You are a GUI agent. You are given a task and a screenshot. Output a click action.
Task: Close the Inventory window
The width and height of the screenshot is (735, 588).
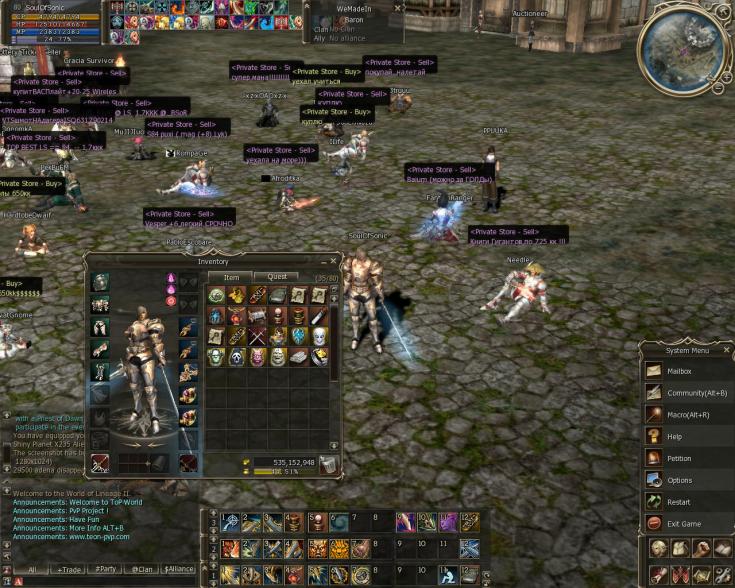tap(333, 261)
